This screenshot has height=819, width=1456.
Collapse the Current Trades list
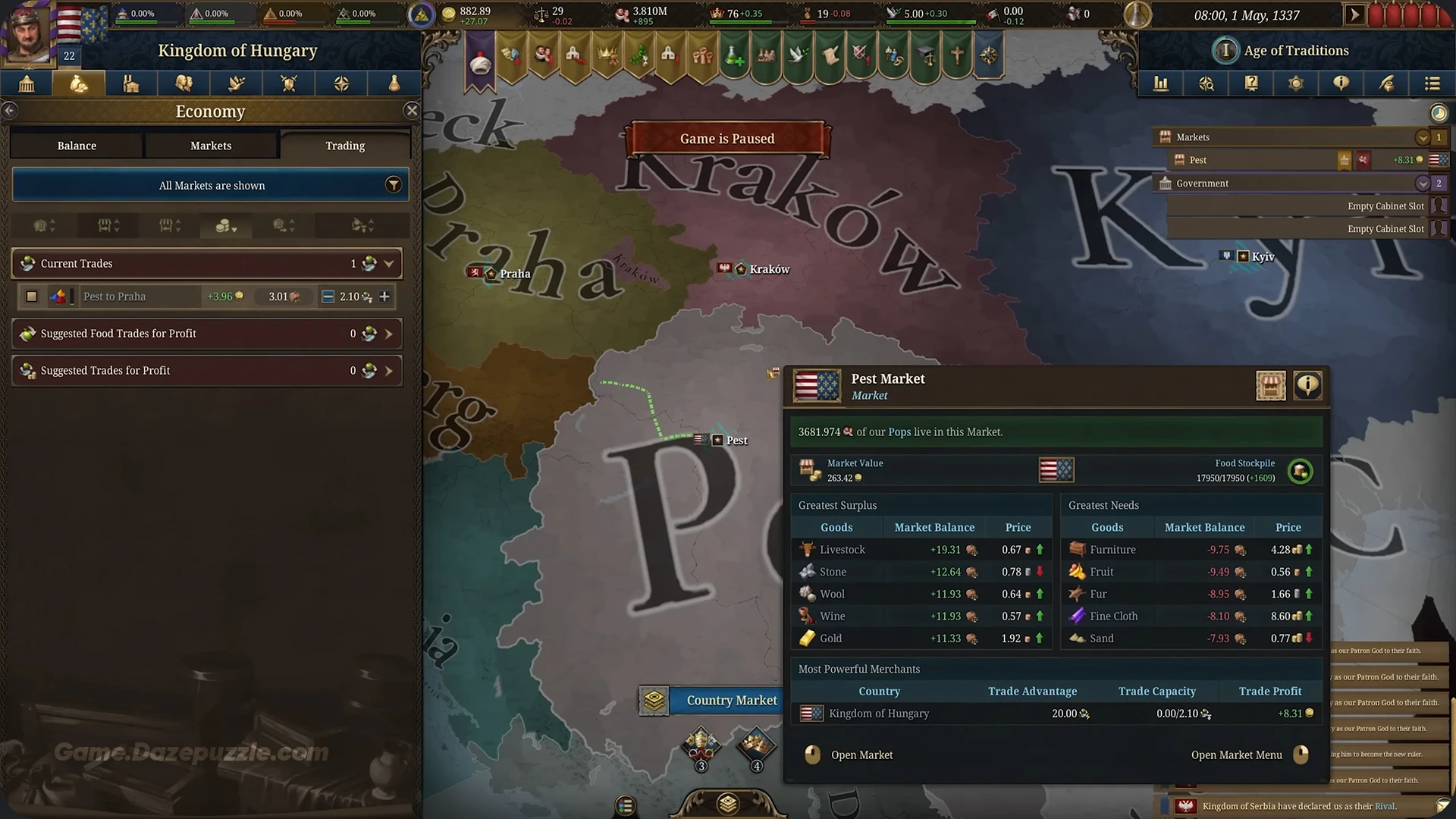tap(390, 263)
